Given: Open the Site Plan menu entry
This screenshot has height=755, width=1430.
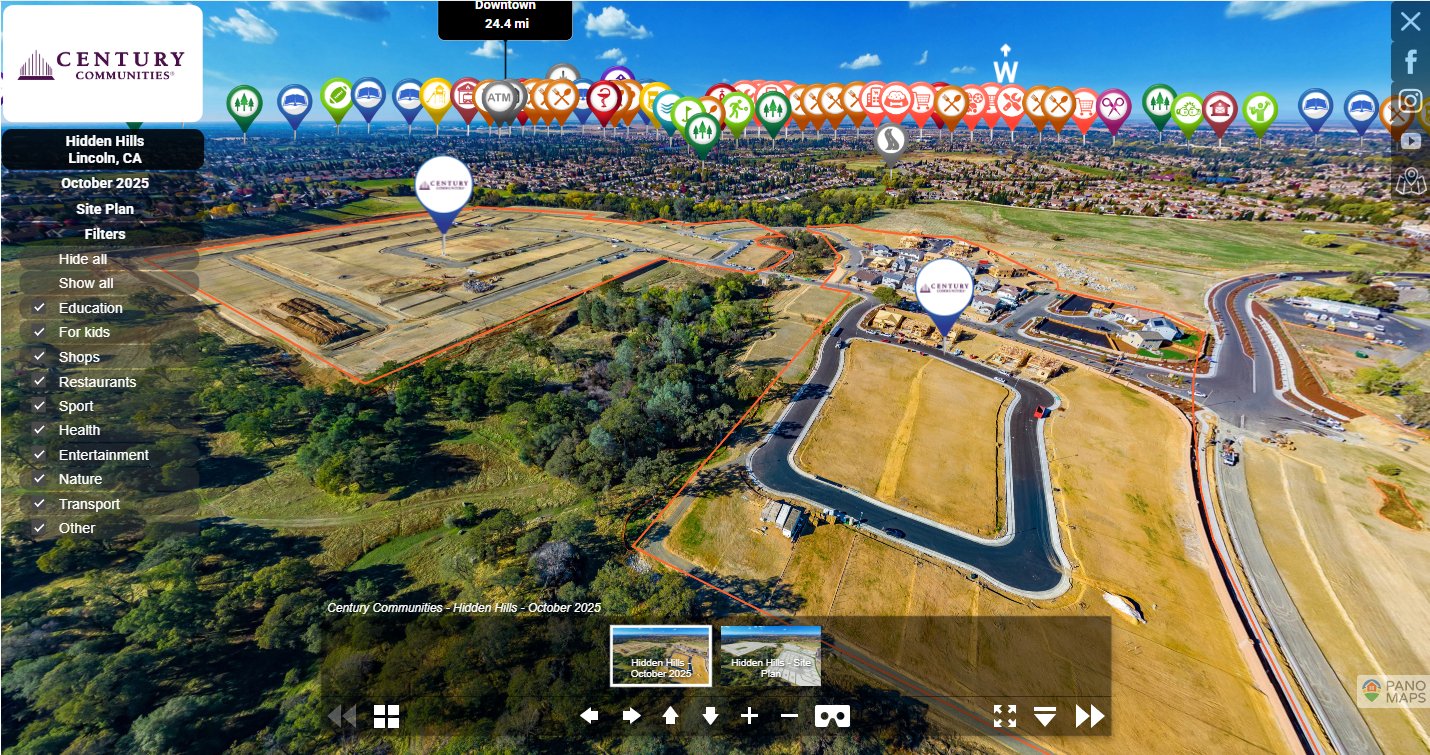Looking at the screenshot, I should [x=105, y=209].
